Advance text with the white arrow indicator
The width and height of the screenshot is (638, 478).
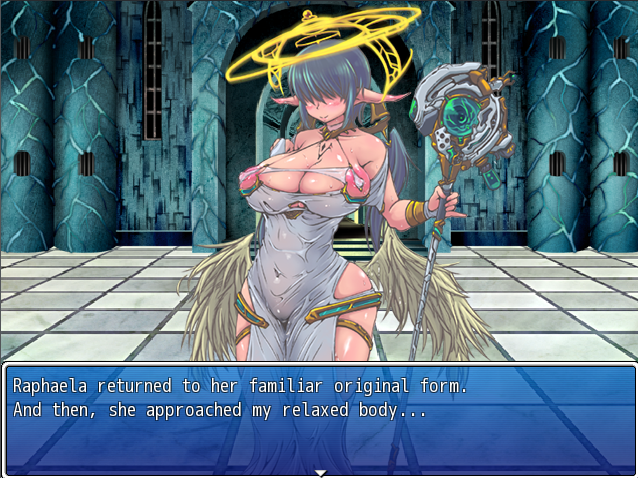(320, 472)
